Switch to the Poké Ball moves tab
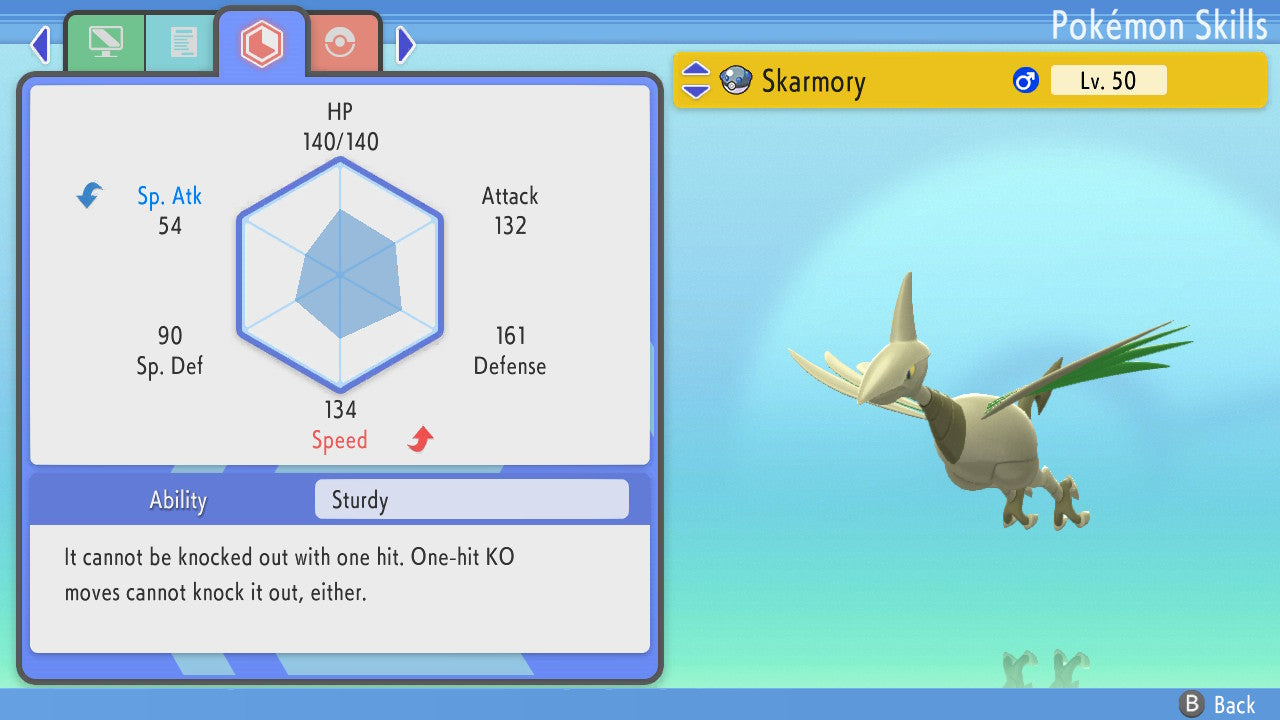 pyautogui.click(x=341, y=43)
